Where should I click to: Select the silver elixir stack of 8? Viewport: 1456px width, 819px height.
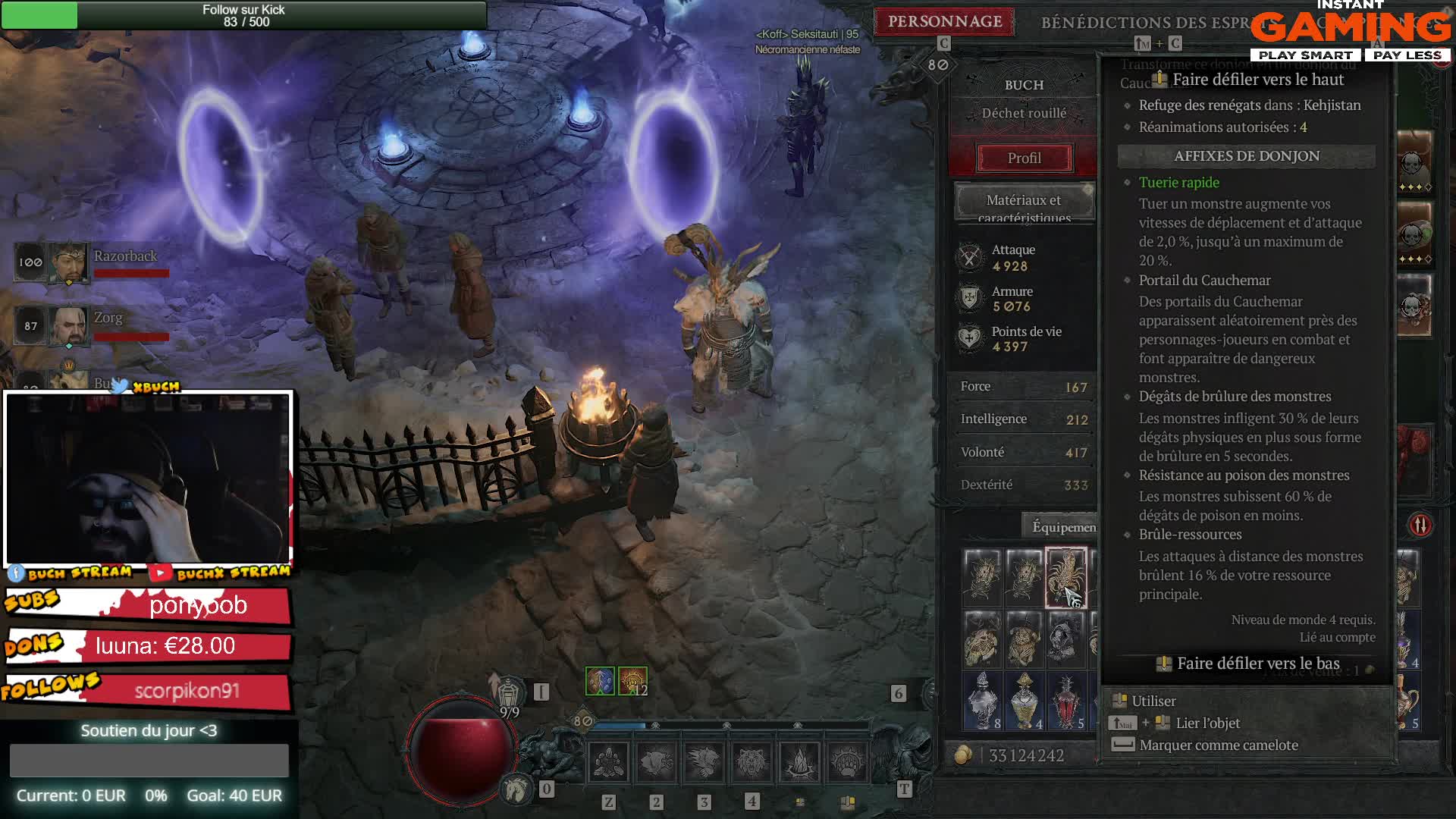(982, 701)
